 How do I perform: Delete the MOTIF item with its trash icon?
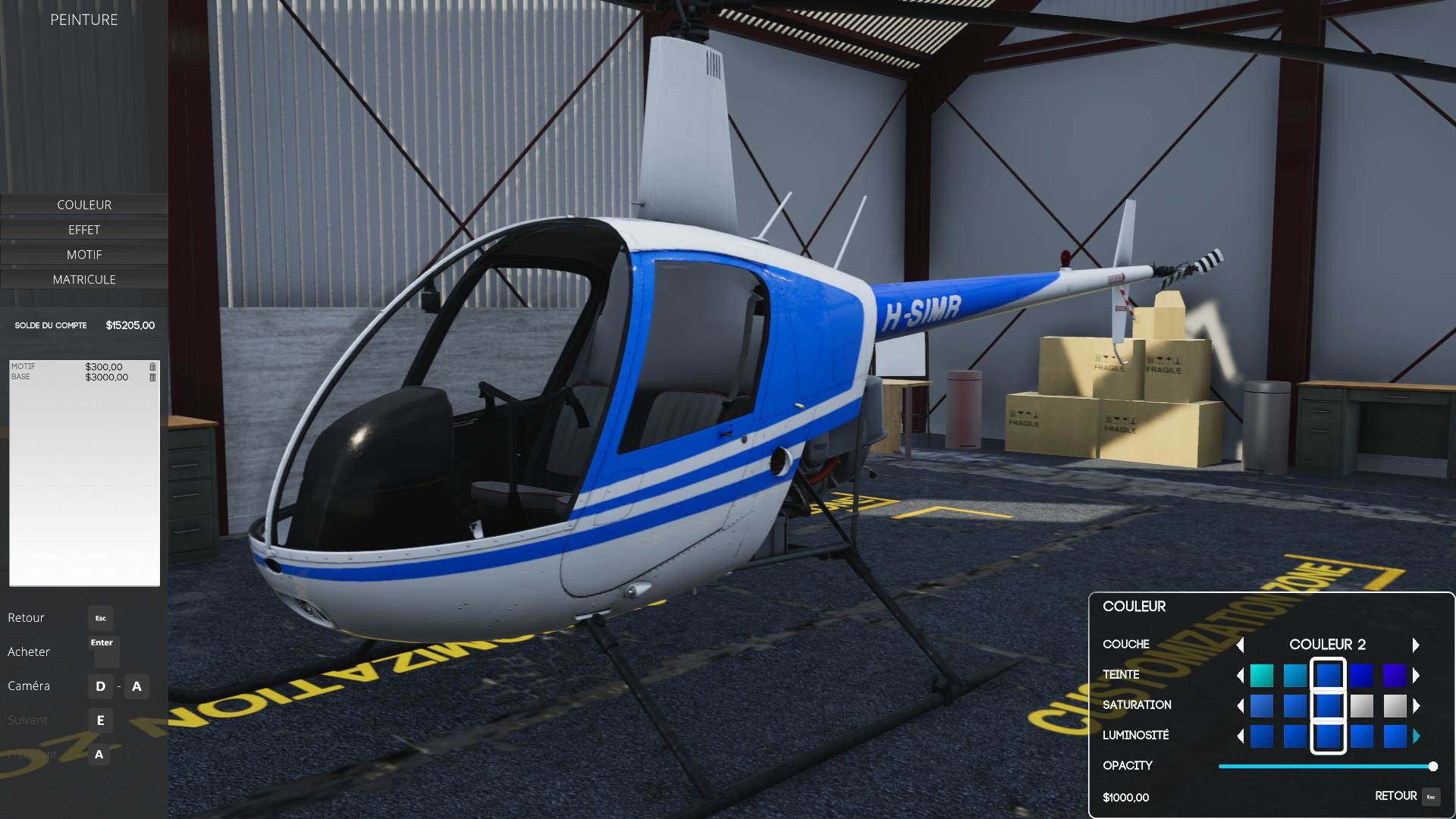click(x=152, y=366)
